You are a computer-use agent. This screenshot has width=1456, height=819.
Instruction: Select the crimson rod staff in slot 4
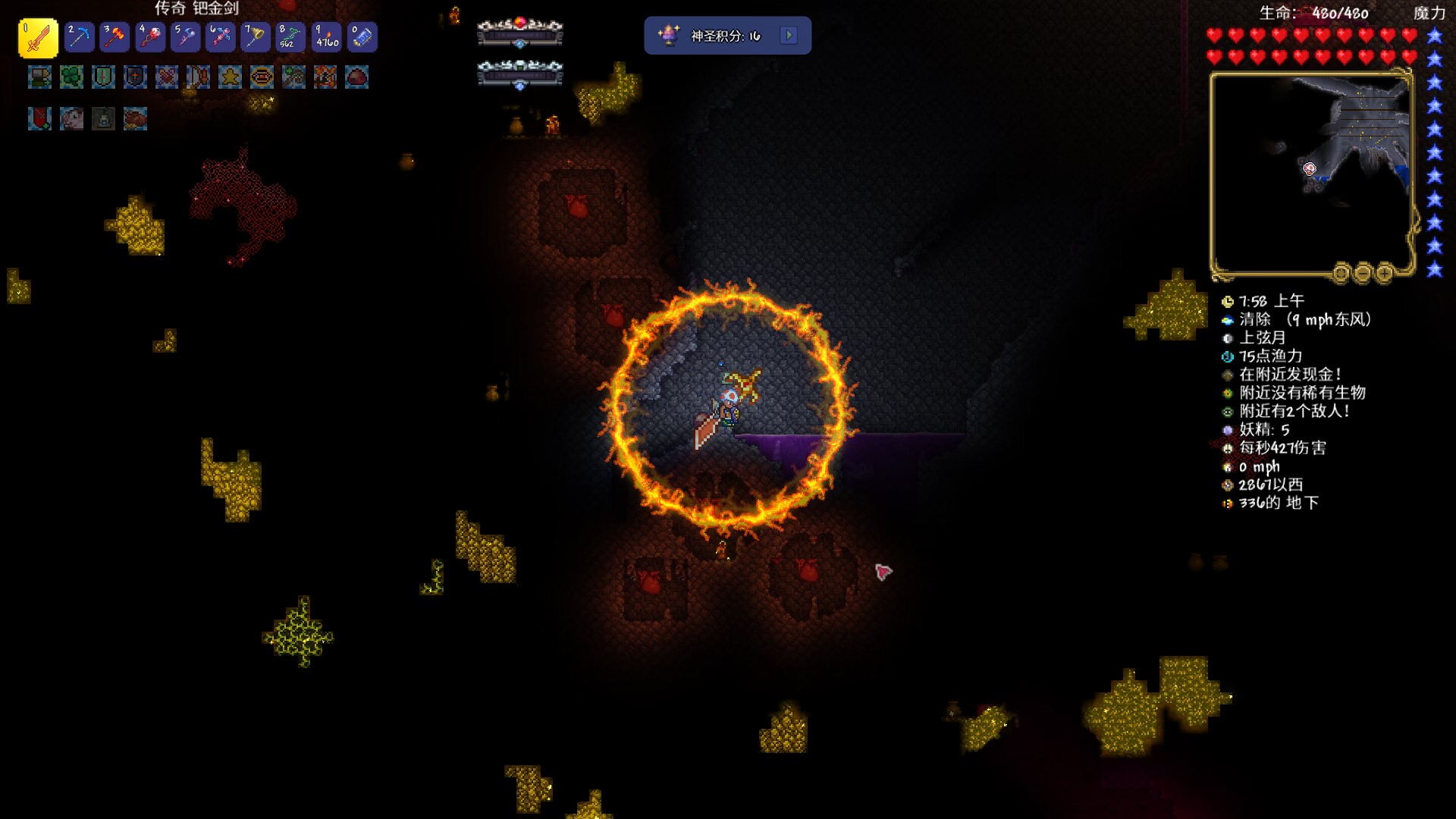tap(150, 36)
